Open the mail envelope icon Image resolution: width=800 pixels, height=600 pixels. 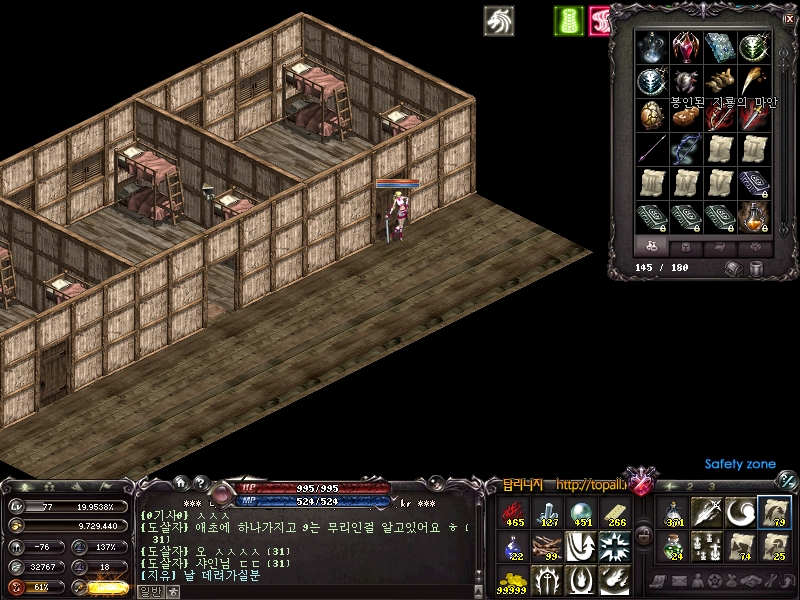pos(678,581)
